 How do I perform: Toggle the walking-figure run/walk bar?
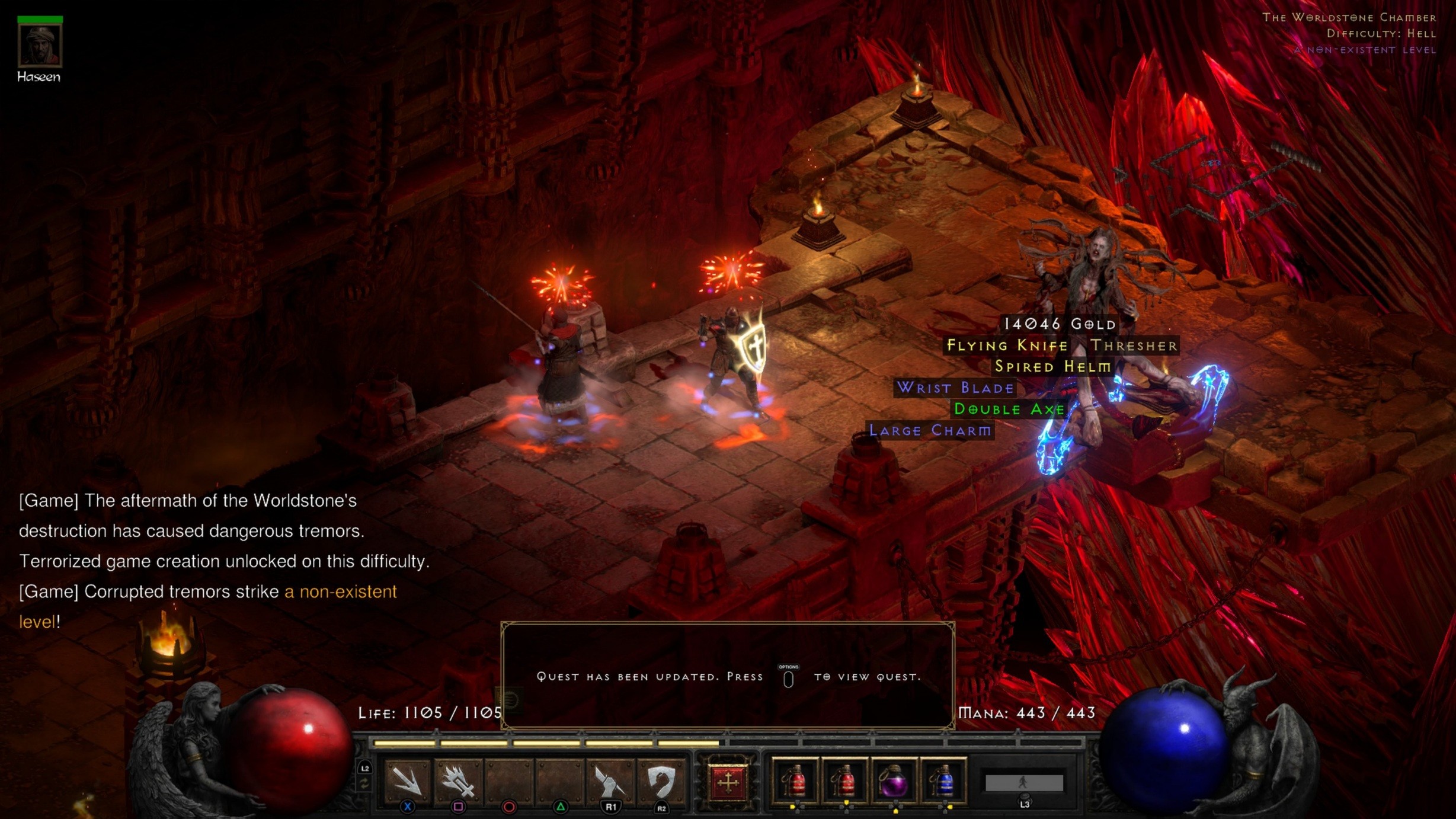[1024, 783]
